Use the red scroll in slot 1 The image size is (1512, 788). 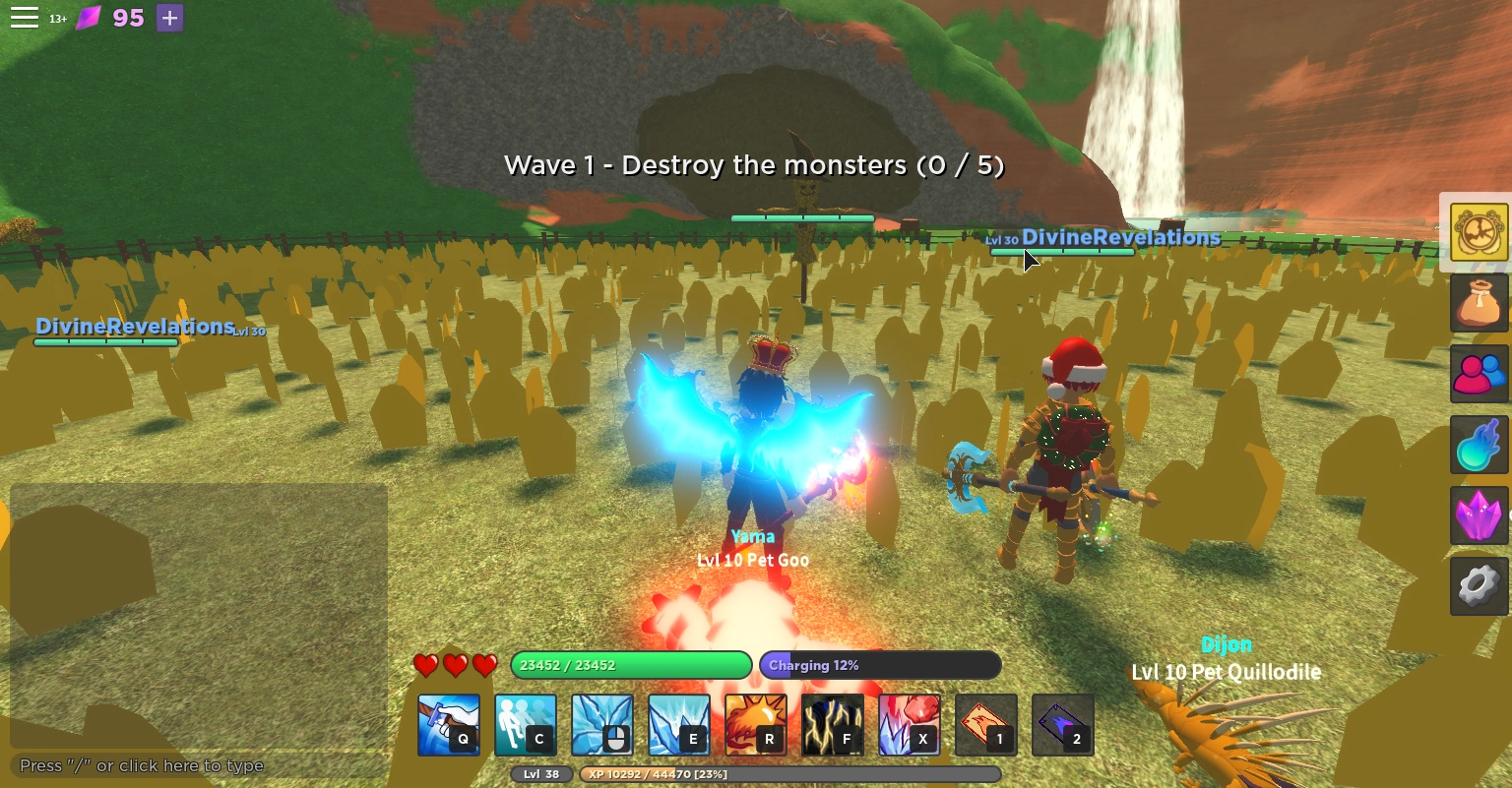(984, 724)
